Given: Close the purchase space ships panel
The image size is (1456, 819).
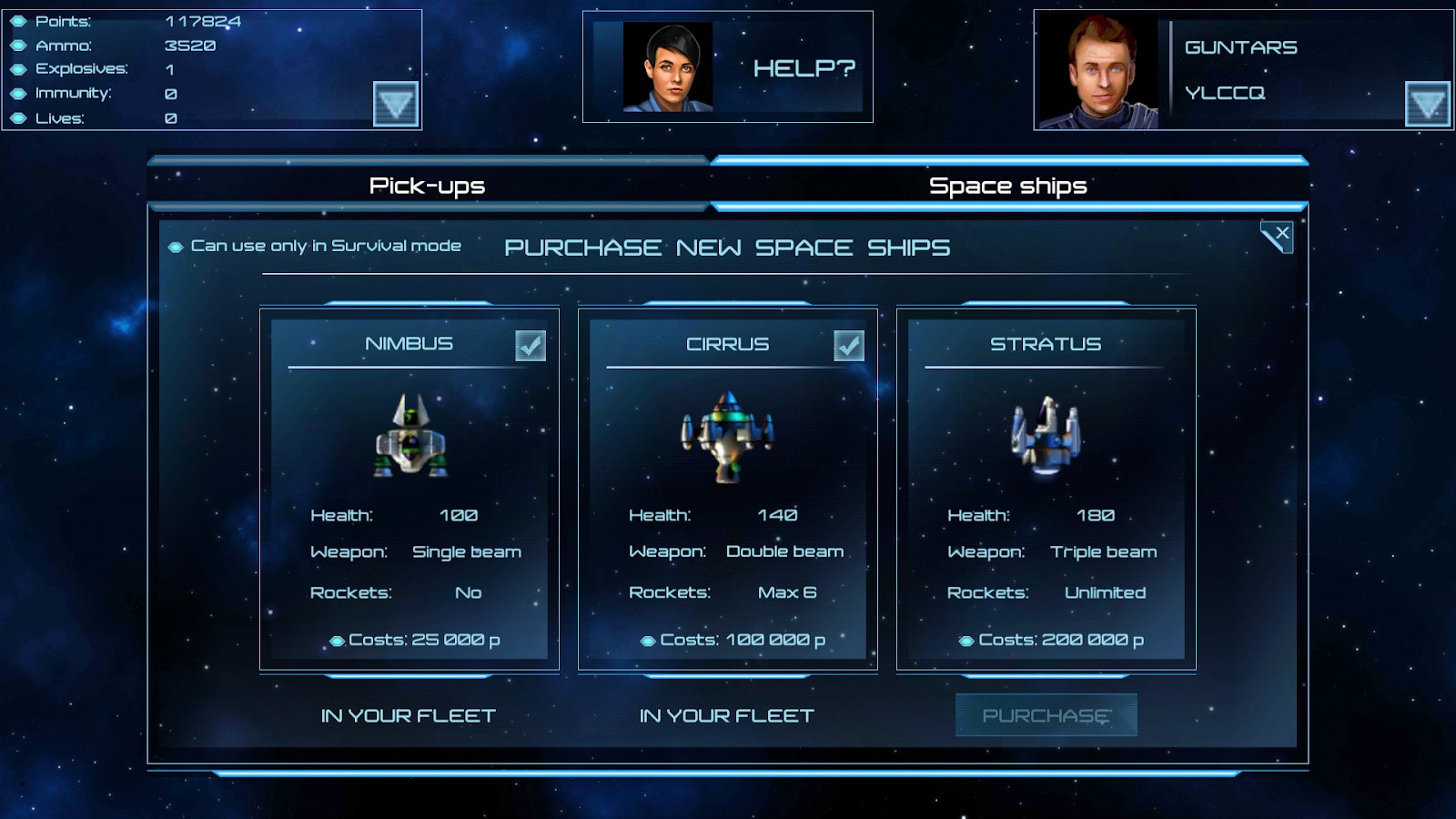Looking at the screenshot, I should pyautogui.click(x=1278, y=236).
